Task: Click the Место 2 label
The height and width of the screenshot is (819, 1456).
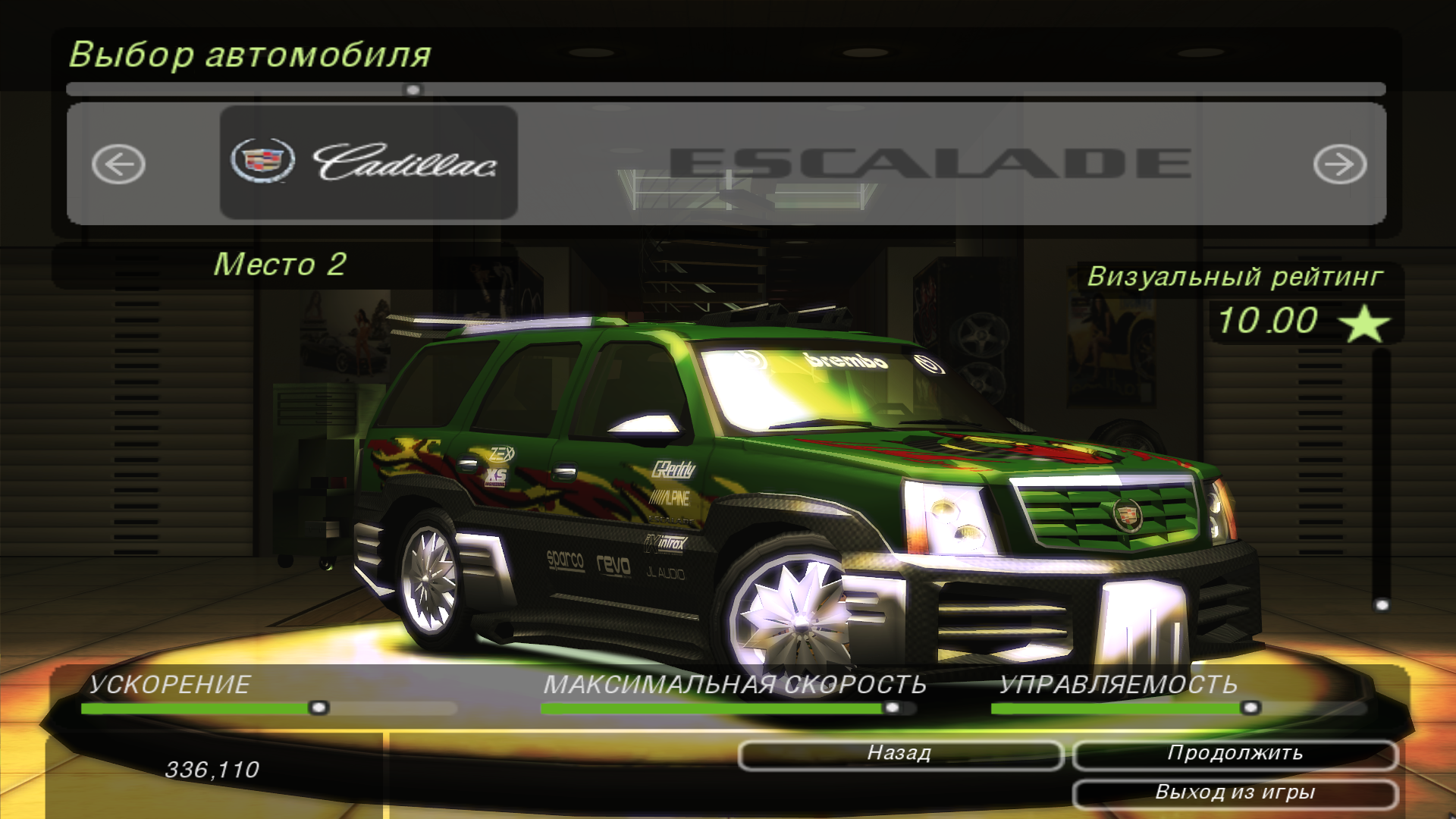Action: click(283, 265)
